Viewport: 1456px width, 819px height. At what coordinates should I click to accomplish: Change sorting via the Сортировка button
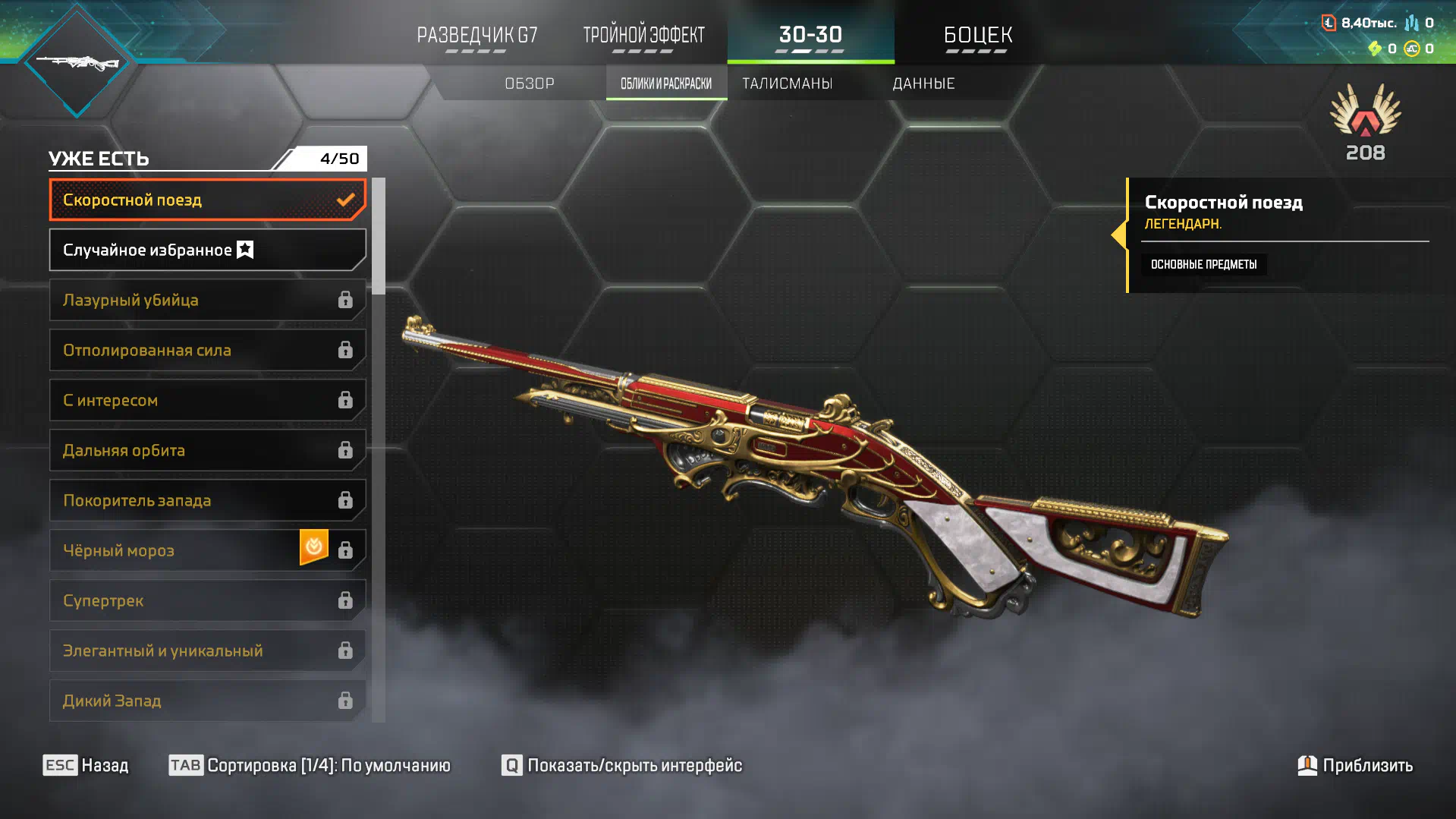click(x=310, y=765)
